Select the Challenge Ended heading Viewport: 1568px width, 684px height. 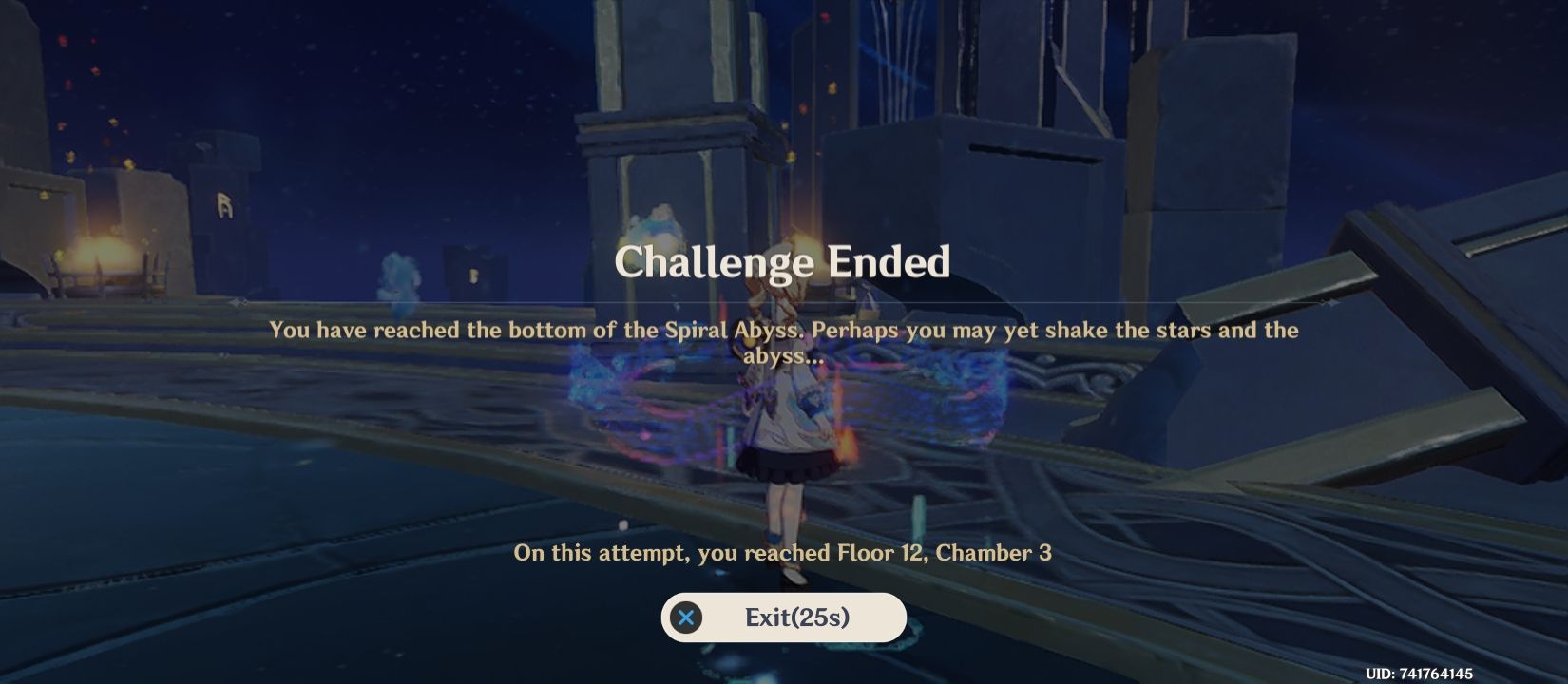[x=783, y=263]
